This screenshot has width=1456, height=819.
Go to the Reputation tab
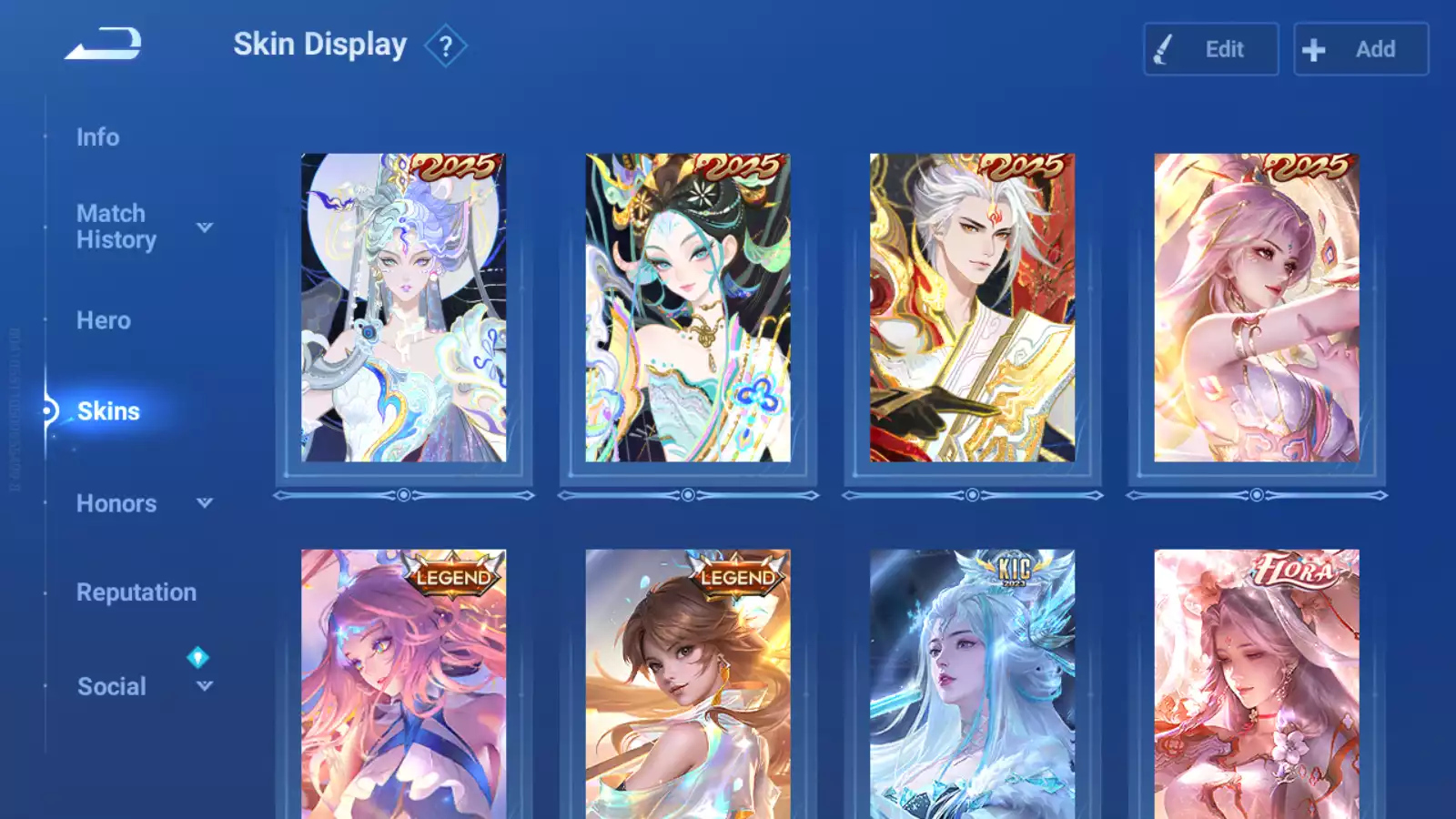tap(136, 592)
